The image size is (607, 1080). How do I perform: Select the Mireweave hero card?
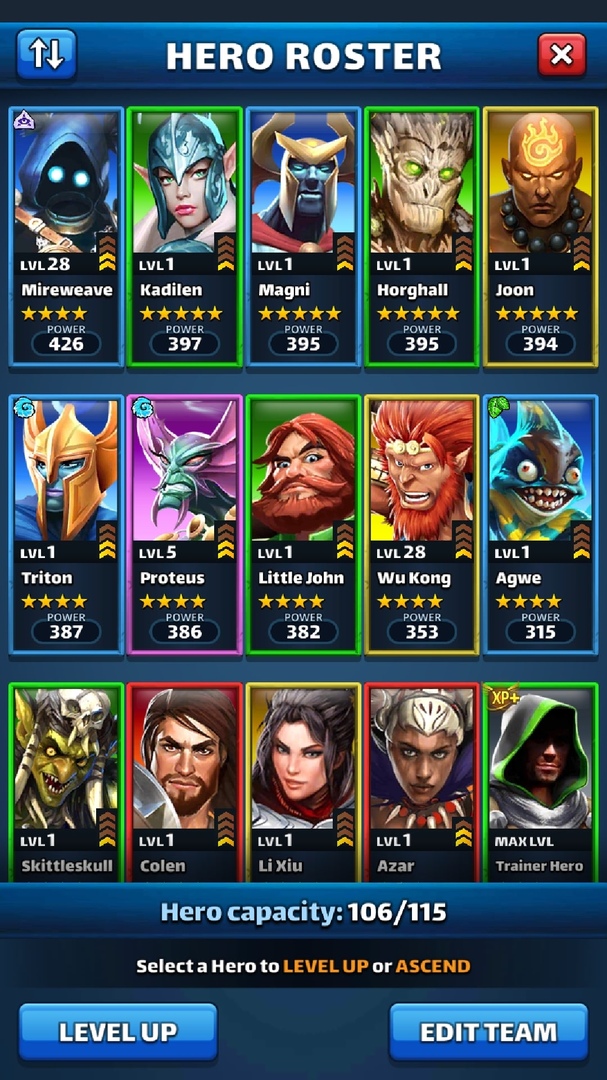tap(66, 236)
